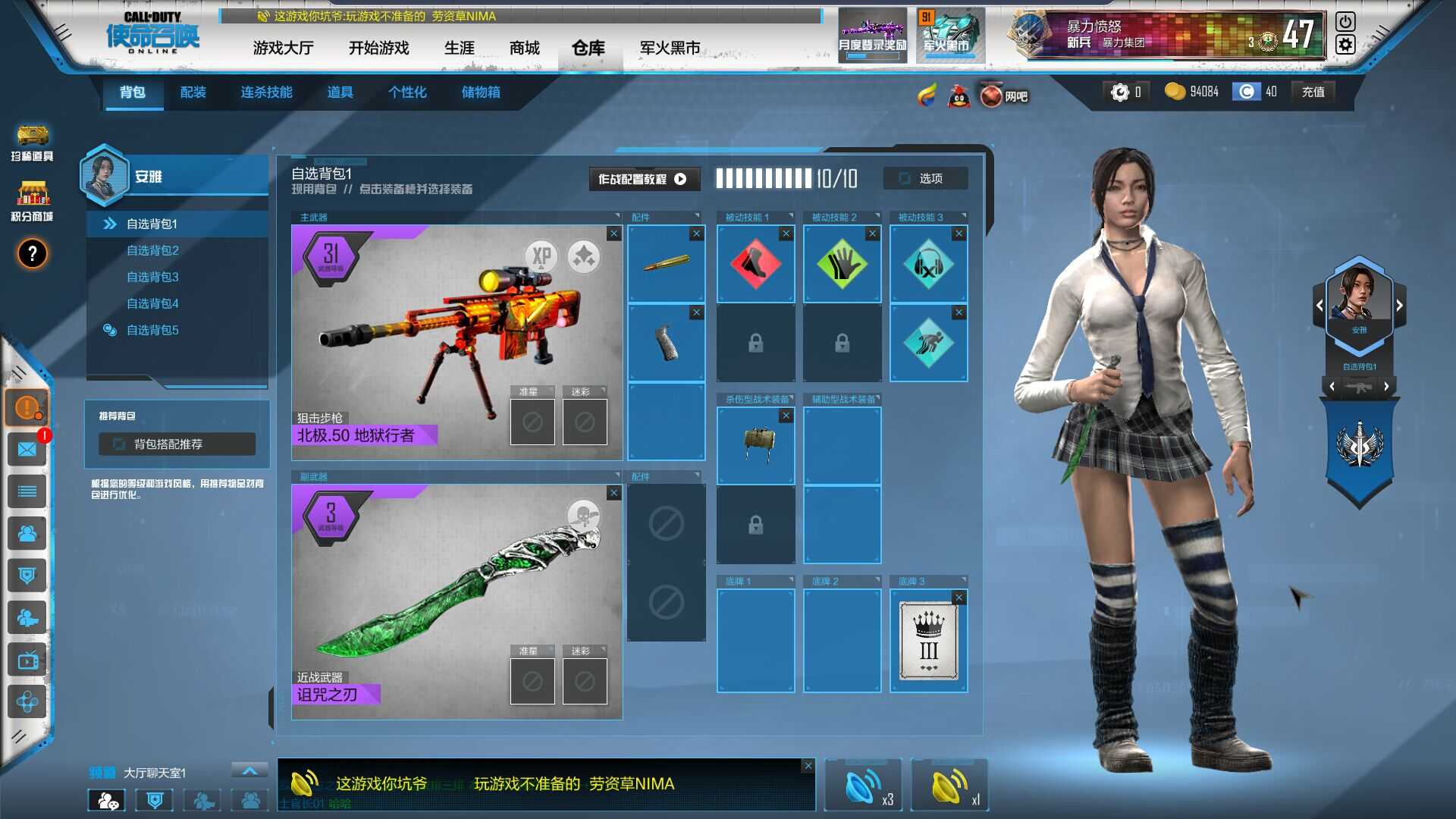Switch to the 连杀技能 tab
The height and width of the screenshot is (819, 1456).
pos(266,93)
